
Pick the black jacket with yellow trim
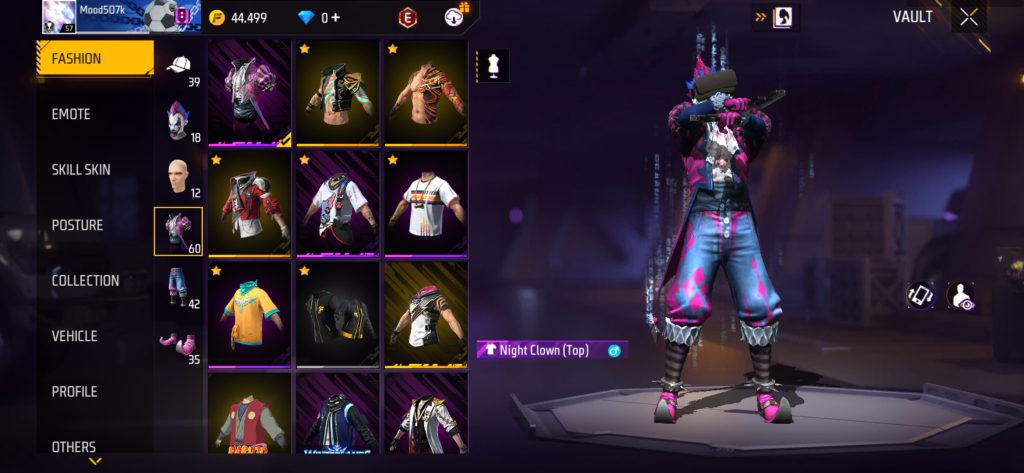tap(337, 313)
